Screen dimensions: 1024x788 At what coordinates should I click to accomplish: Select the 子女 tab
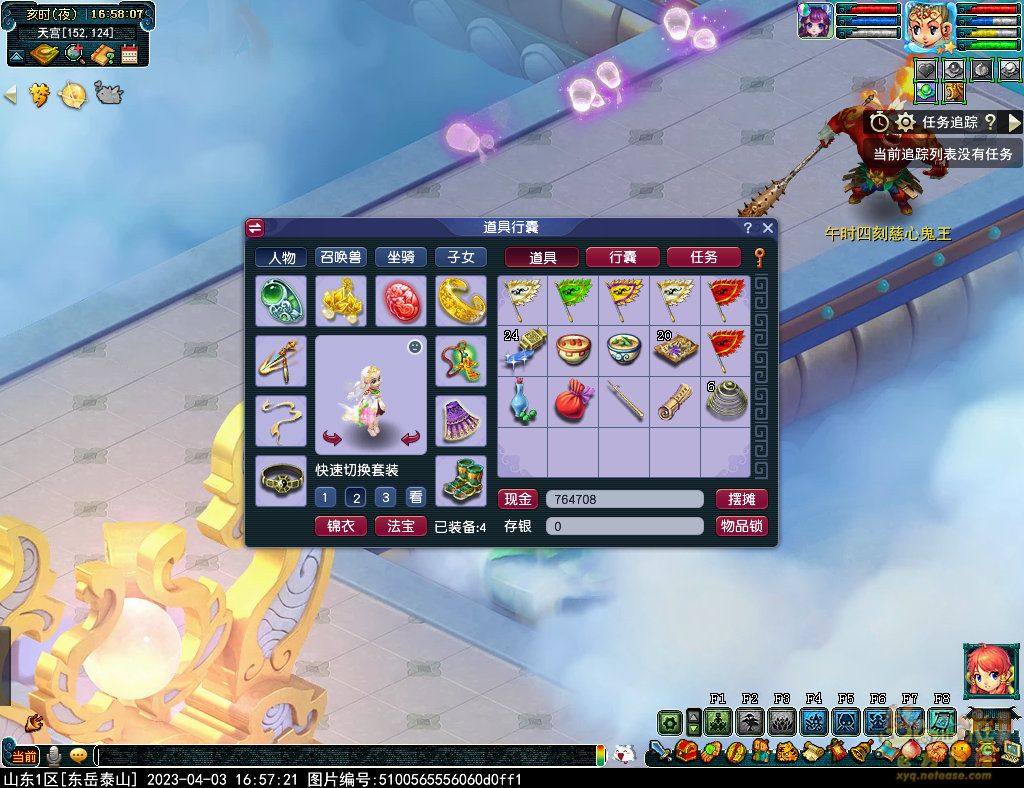coord(461,257)
